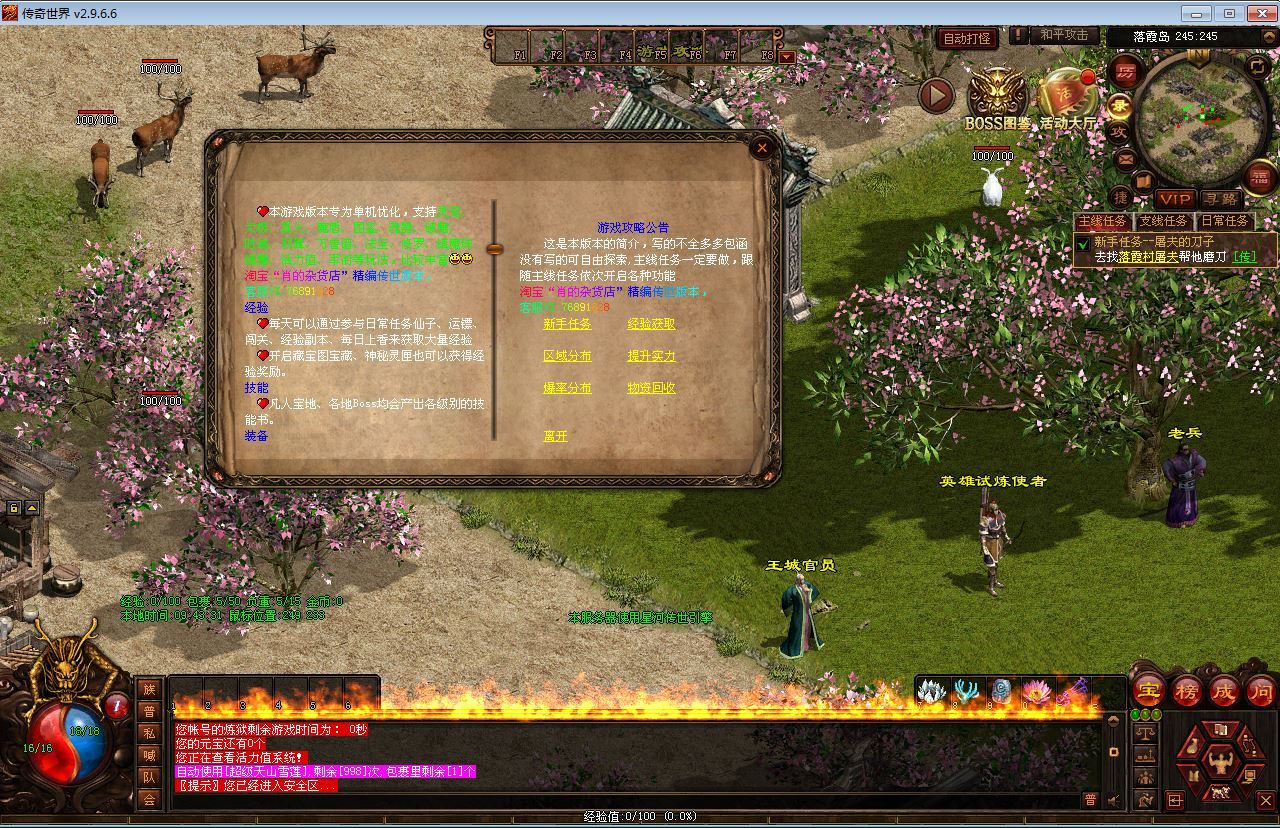Click the green 传 teleport link in quest tracker

coord(1244,257)
